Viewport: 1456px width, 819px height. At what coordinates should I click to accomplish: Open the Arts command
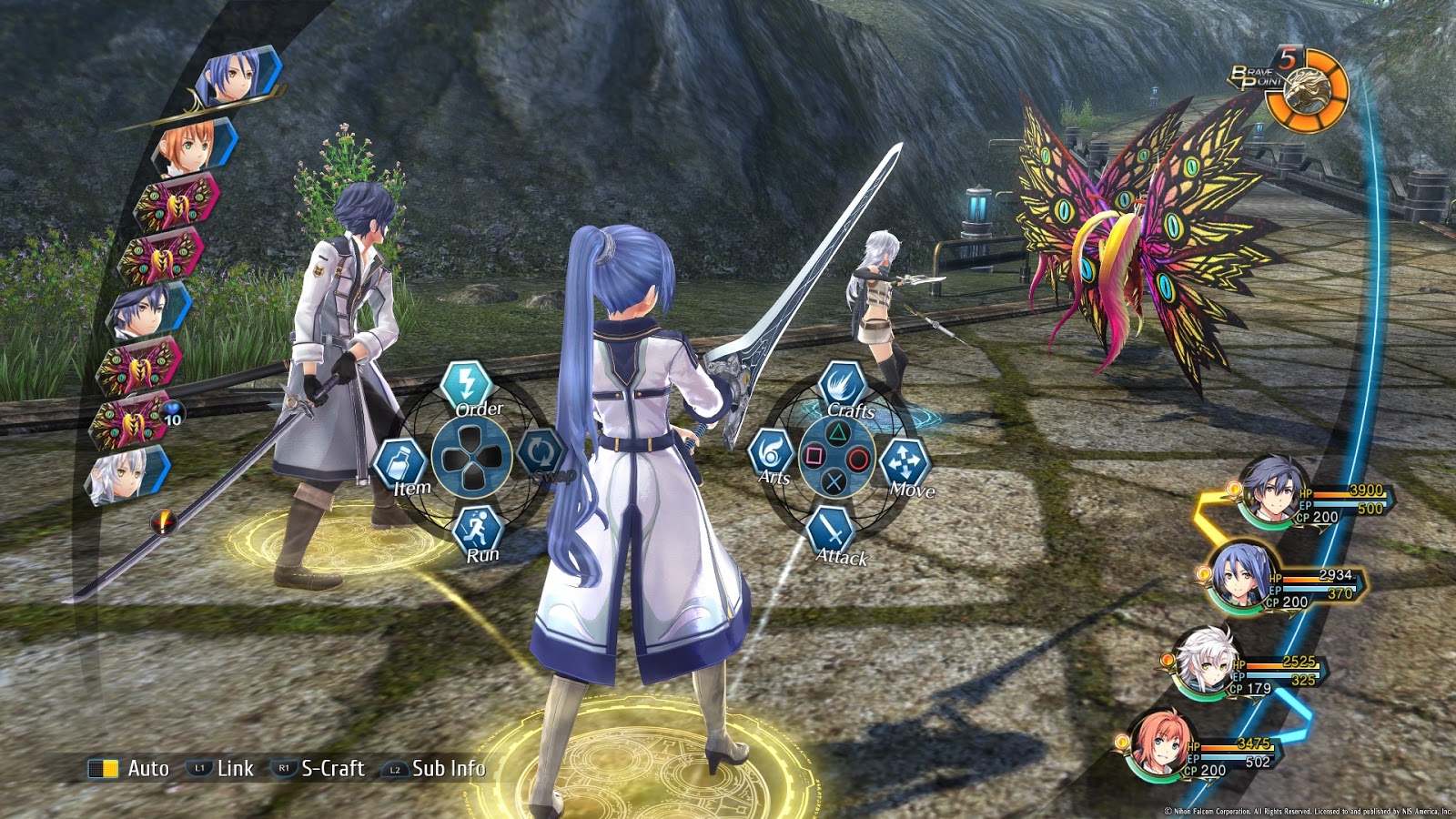[x=772, y=452]
